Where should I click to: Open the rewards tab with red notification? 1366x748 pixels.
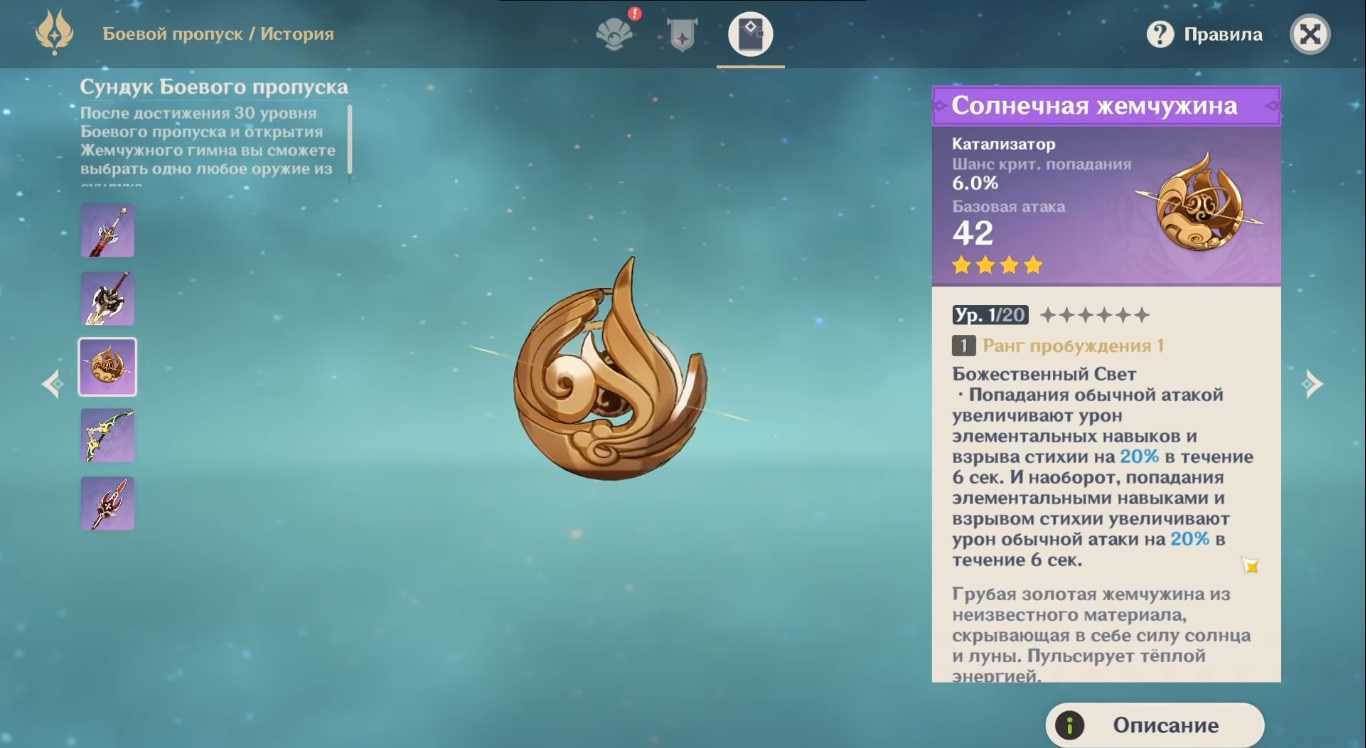pyautogui.click(x=615, y=33)
